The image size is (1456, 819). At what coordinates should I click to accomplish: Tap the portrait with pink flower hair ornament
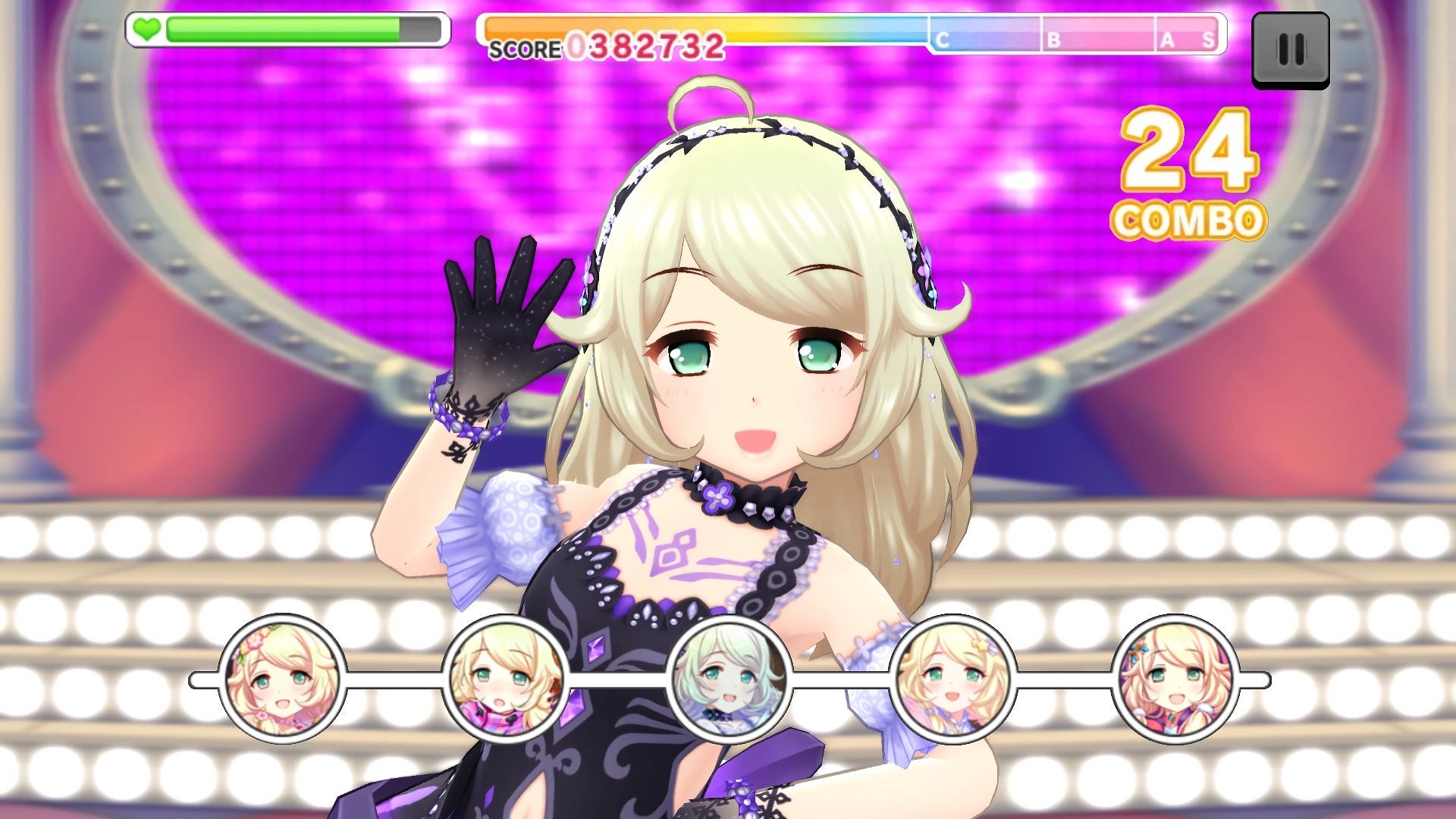[282, 679]
